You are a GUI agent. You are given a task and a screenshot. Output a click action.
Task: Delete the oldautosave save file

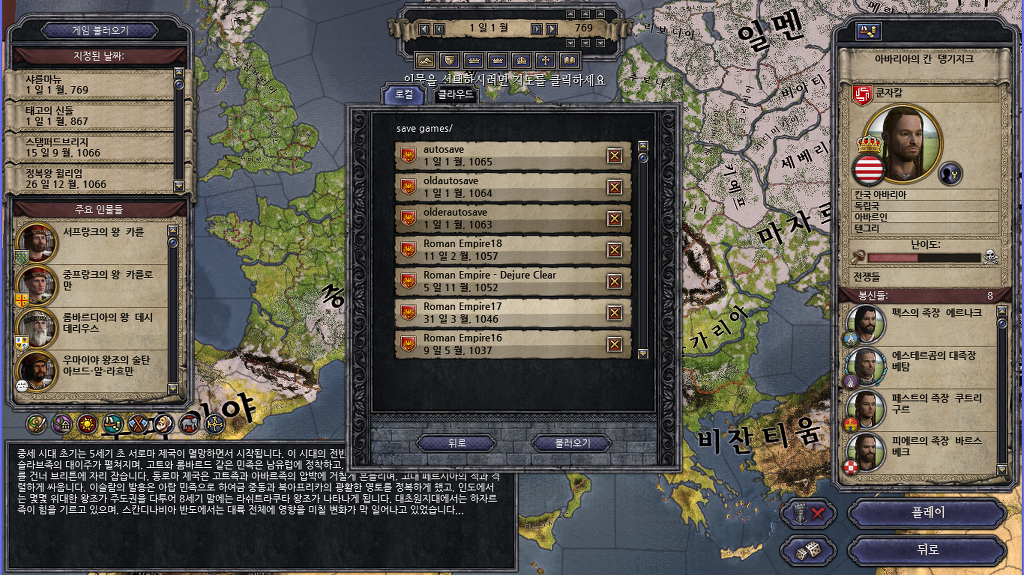click(x=614, y=186)
